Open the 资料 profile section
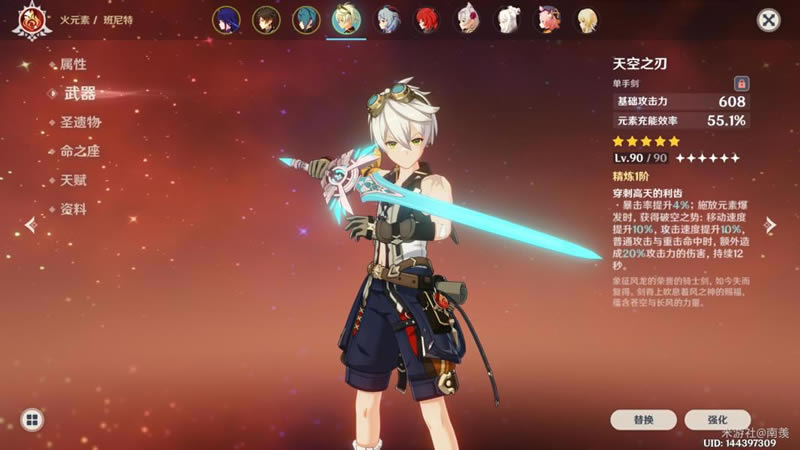Viewport: 800px width, 450px height. click(x=75, y=209)
